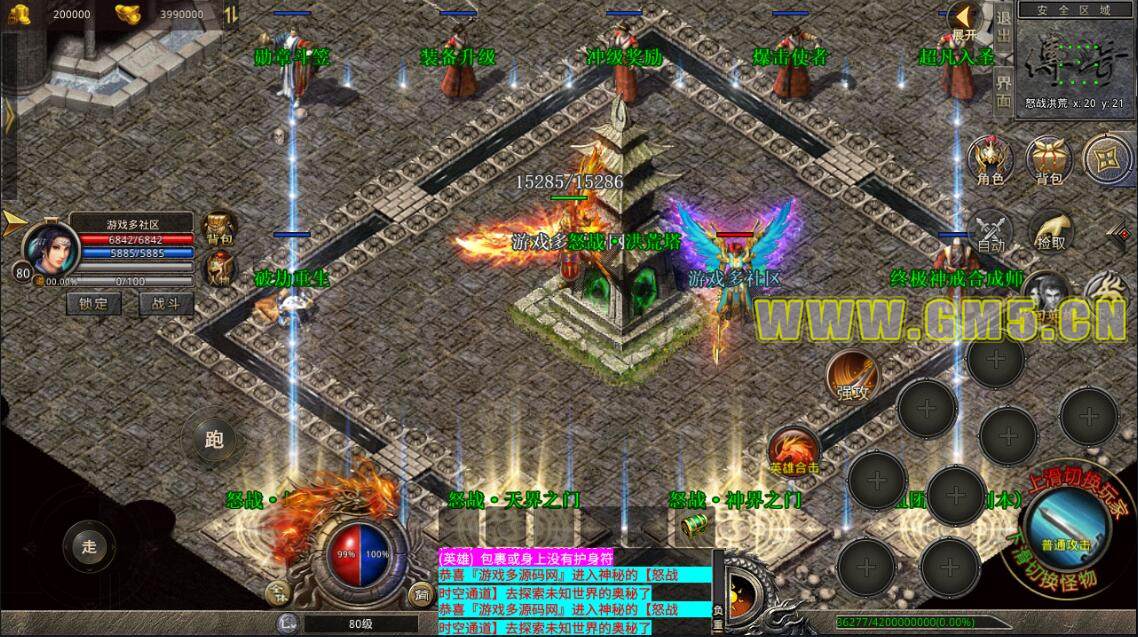Open the hero's 背包 bag icon
This screenshot has width=1138, height=637.
point(217,228)
